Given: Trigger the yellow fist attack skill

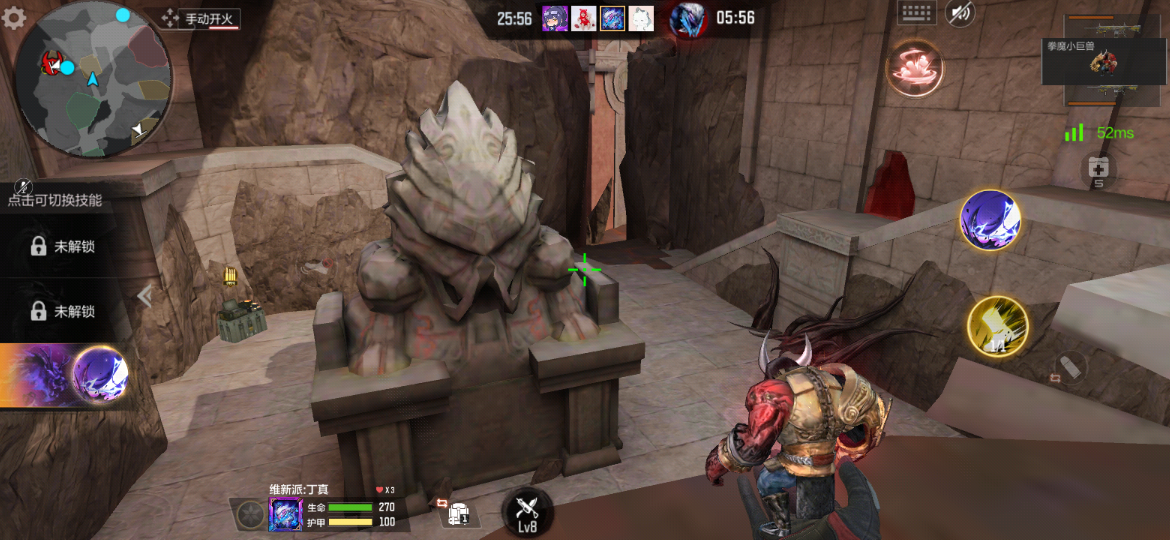Looking at the screenshot, I should (x=998, y=326).
